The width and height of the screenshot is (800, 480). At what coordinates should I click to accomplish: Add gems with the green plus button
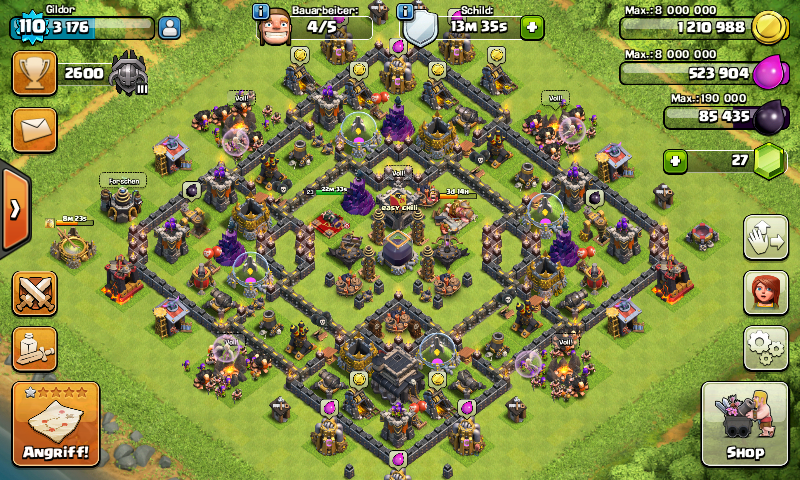click(677, 161)
